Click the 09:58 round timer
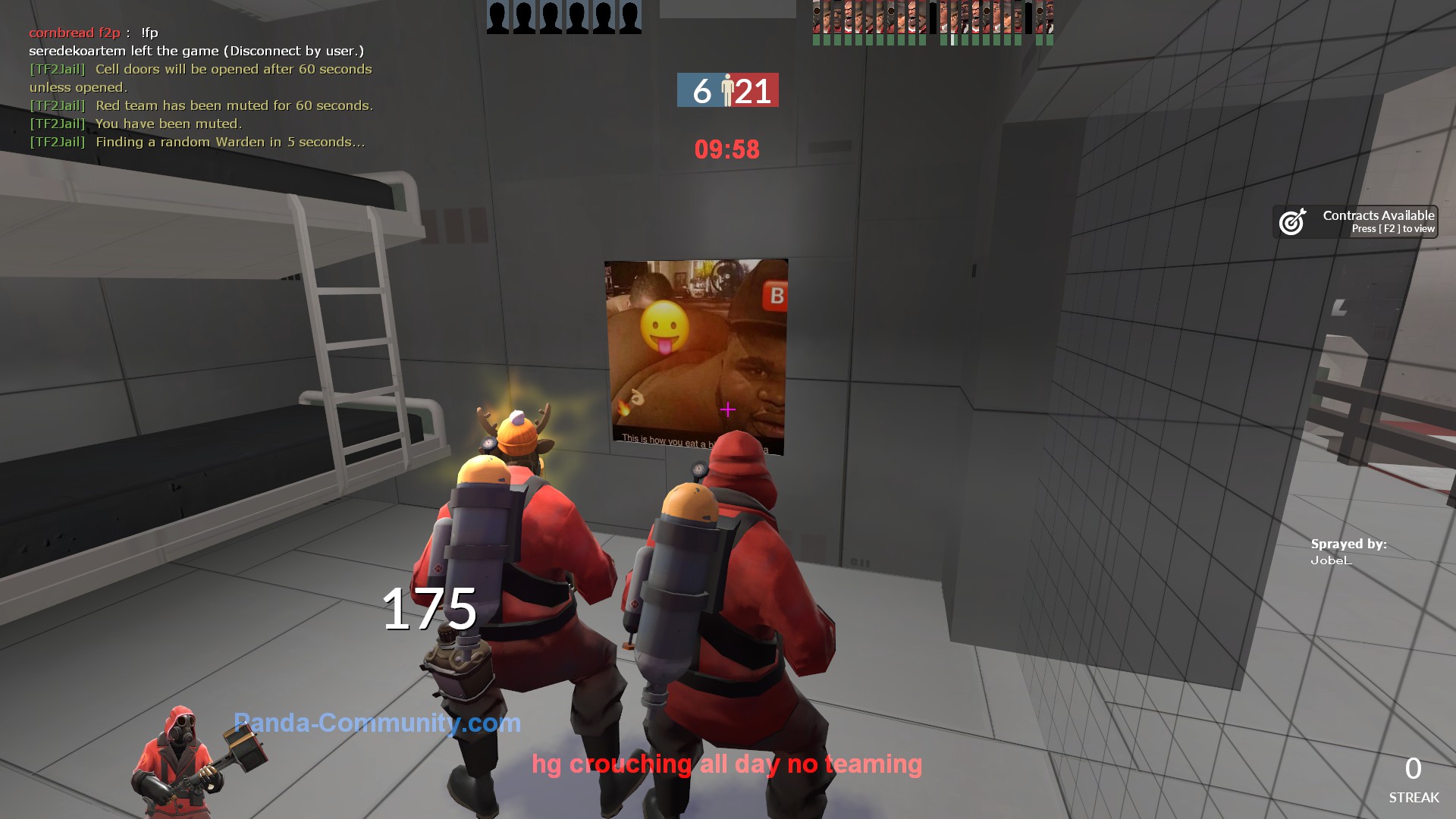Image resolution: width=1456 pixels, height=819 pixels. (x=726, y=150)
